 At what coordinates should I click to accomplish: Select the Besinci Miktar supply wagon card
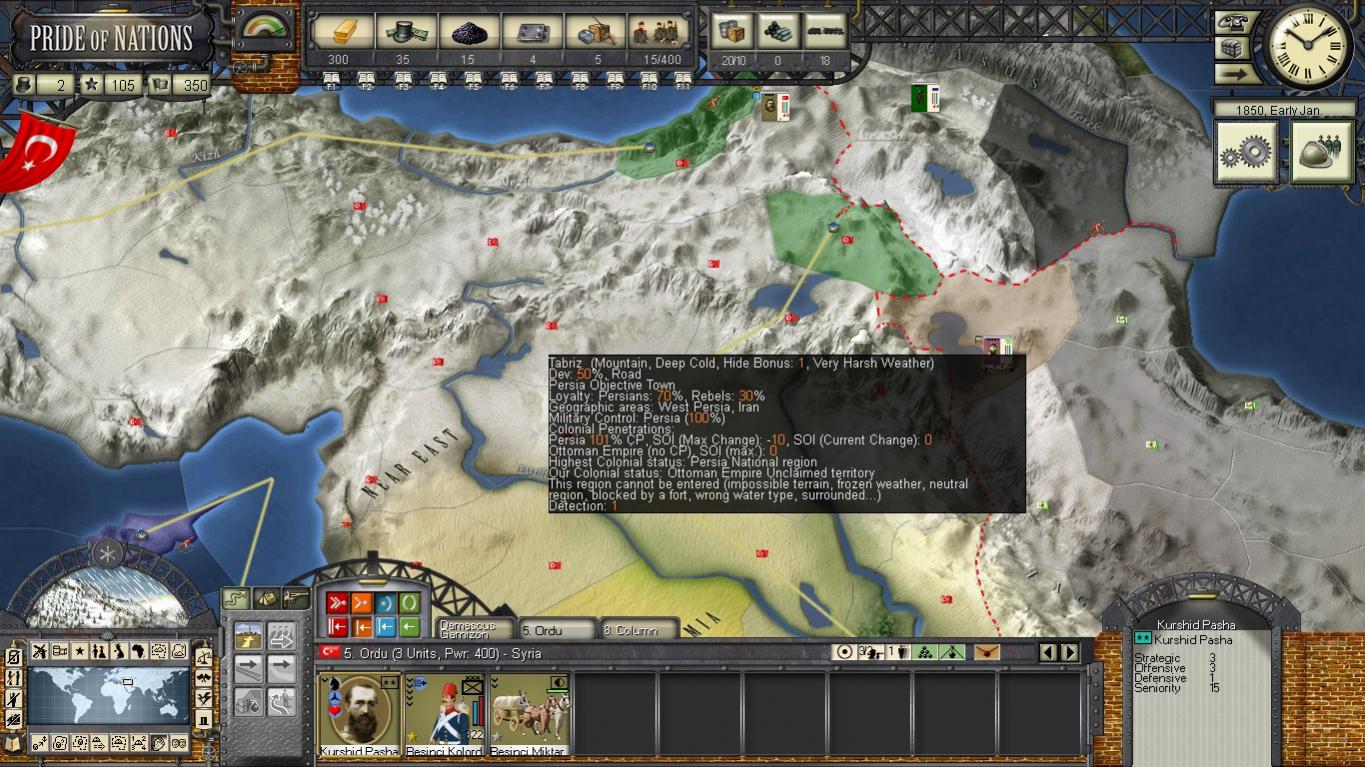530,714
